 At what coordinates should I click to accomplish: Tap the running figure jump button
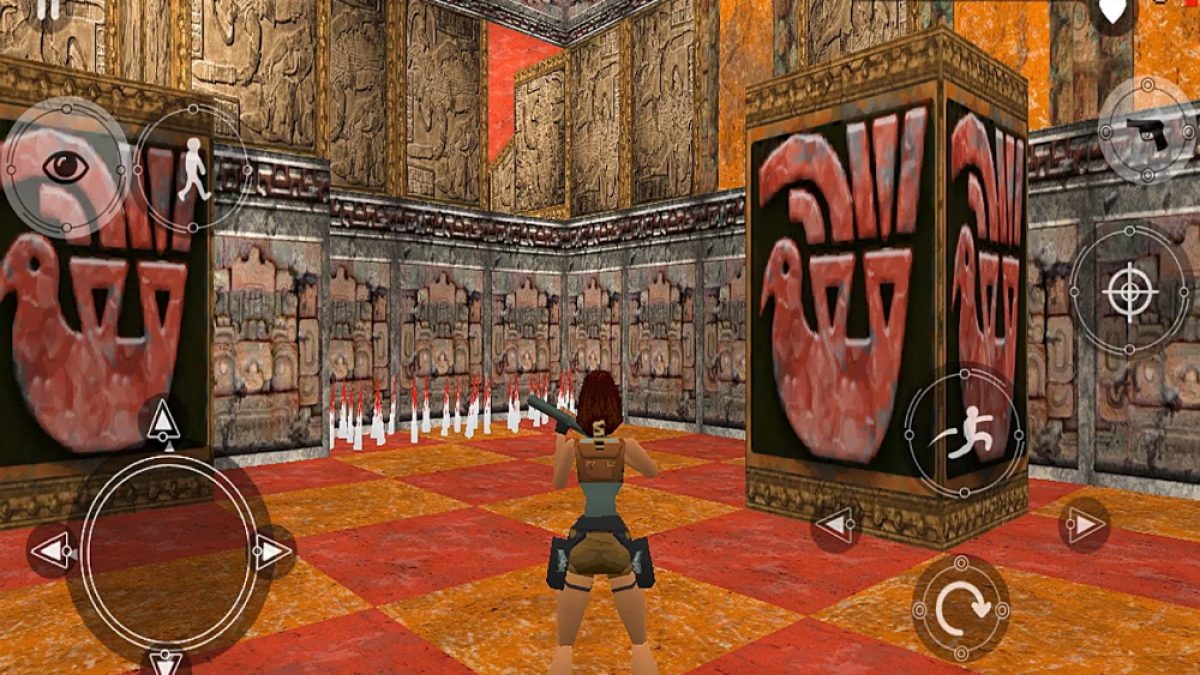[964, 432]
